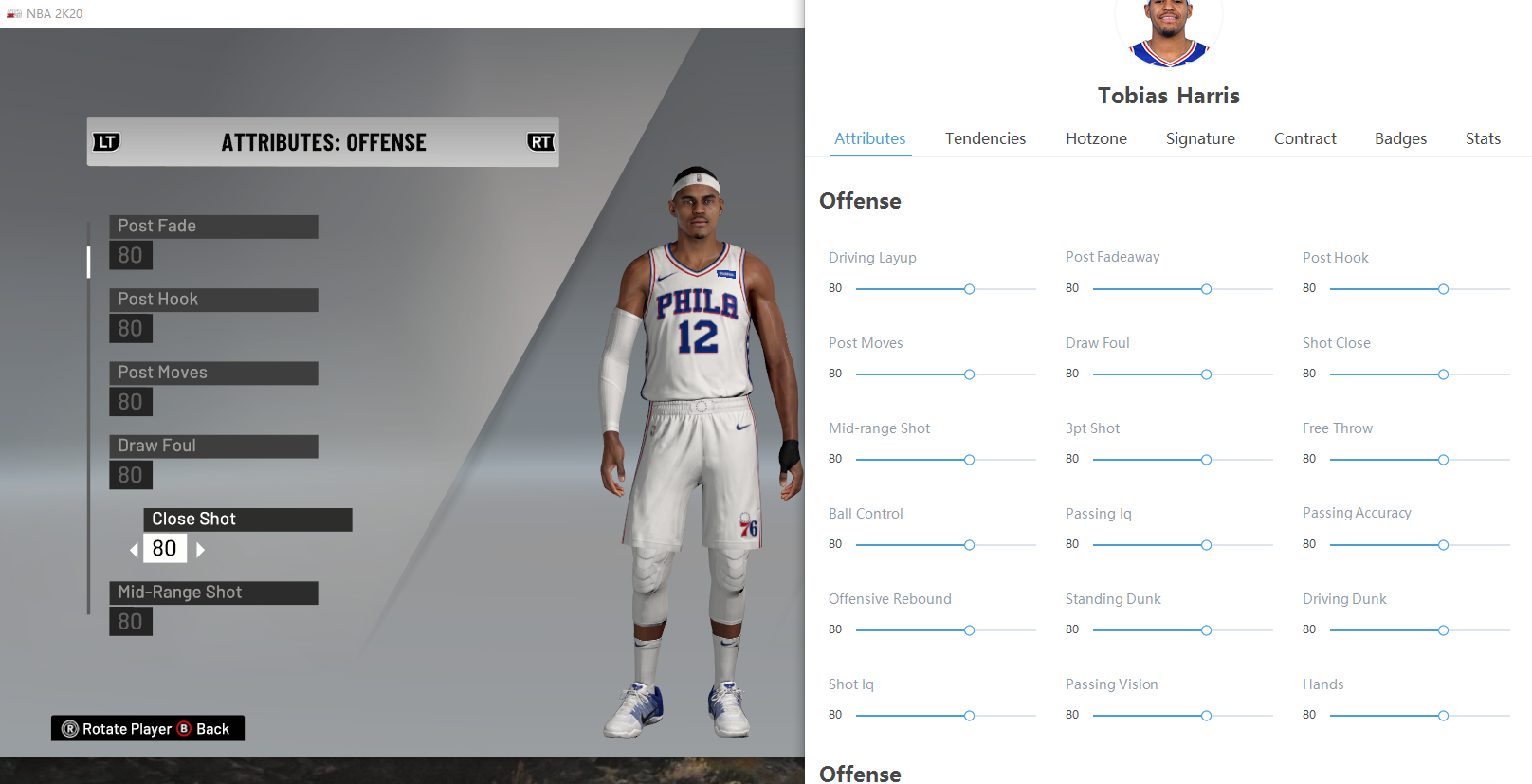
Task: Adjust the Driving Dunk slider
Action: [1443, 630]
